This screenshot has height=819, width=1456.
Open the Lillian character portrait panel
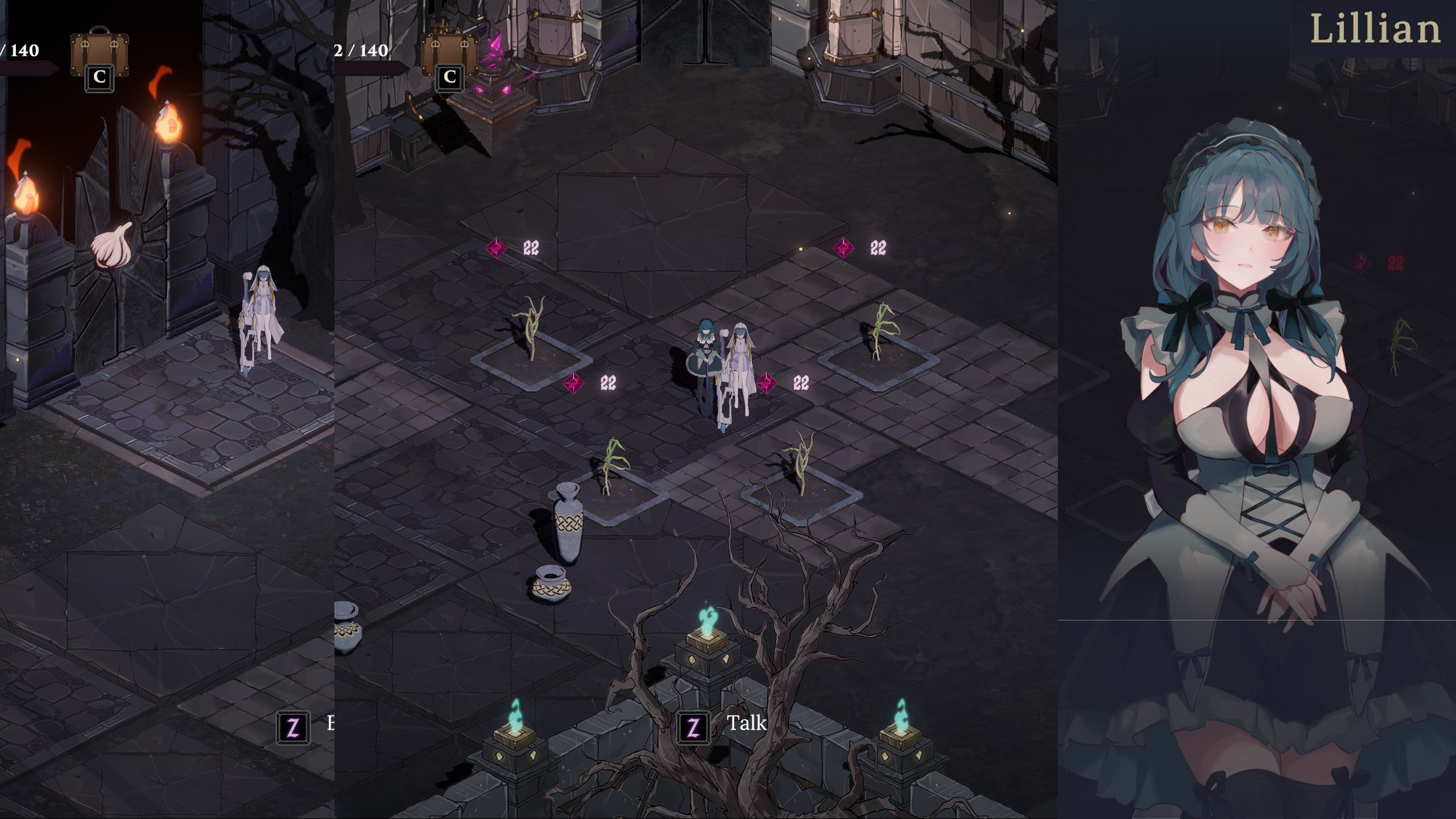[x=1251, y=398]
